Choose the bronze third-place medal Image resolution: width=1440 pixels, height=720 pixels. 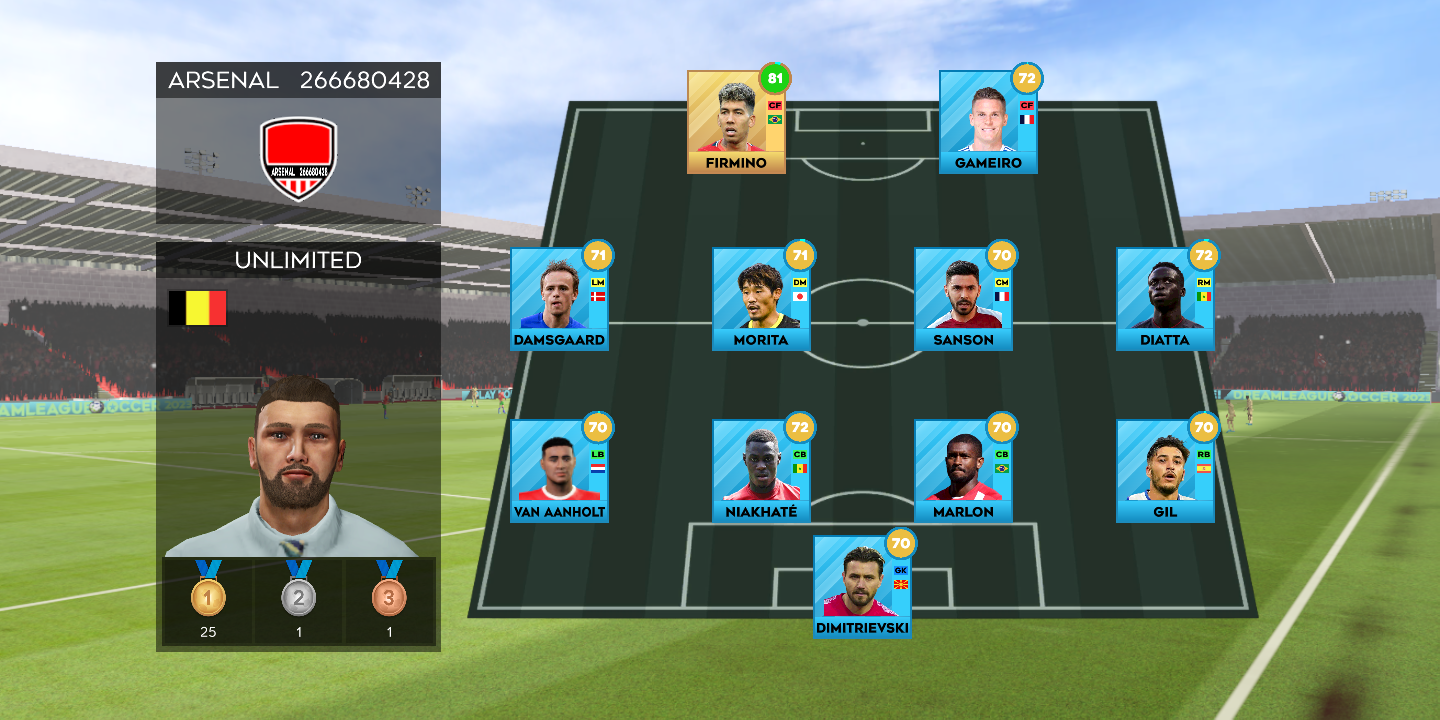389,596
